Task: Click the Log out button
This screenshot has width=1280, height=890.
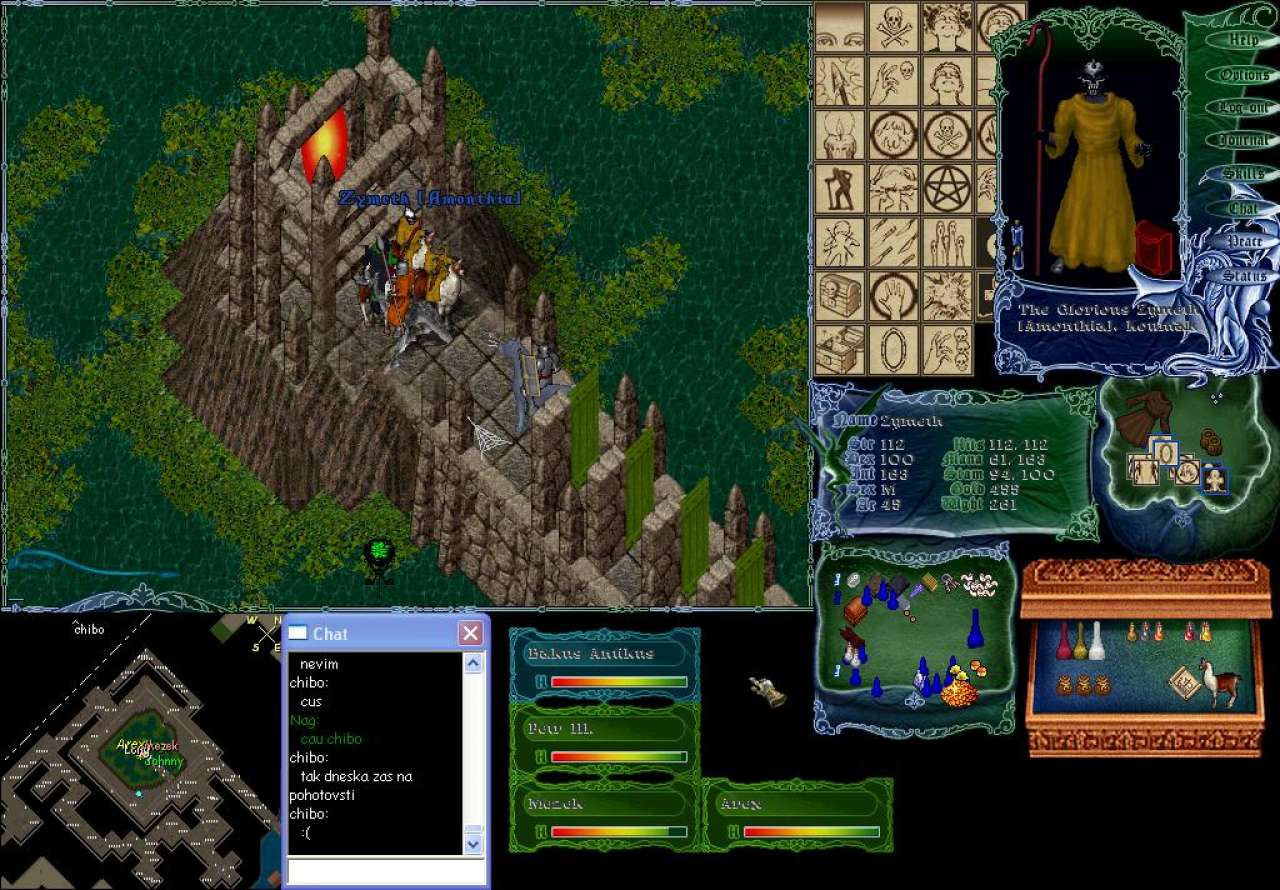Action: point(1243,108)
